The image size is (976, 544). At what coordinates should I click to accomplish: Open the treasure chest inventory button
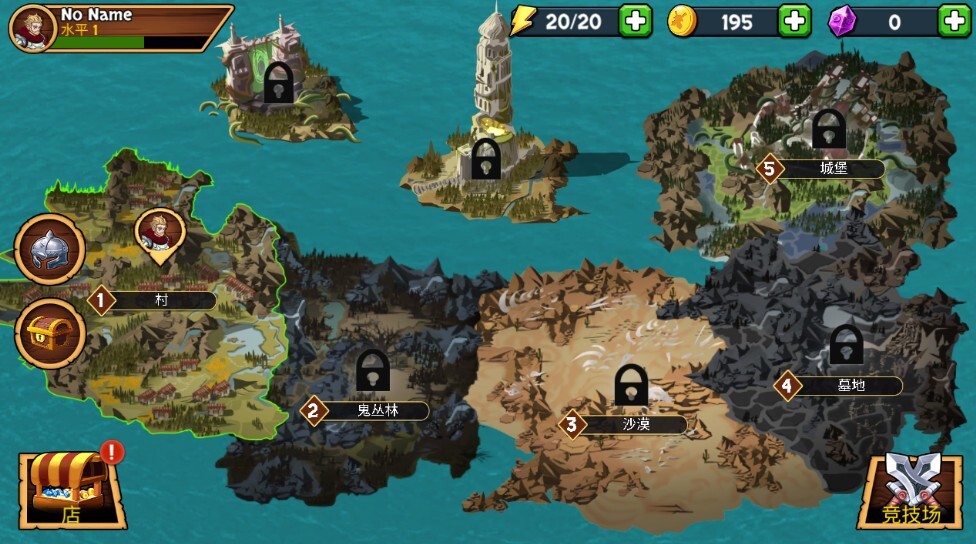pos(49,333)
